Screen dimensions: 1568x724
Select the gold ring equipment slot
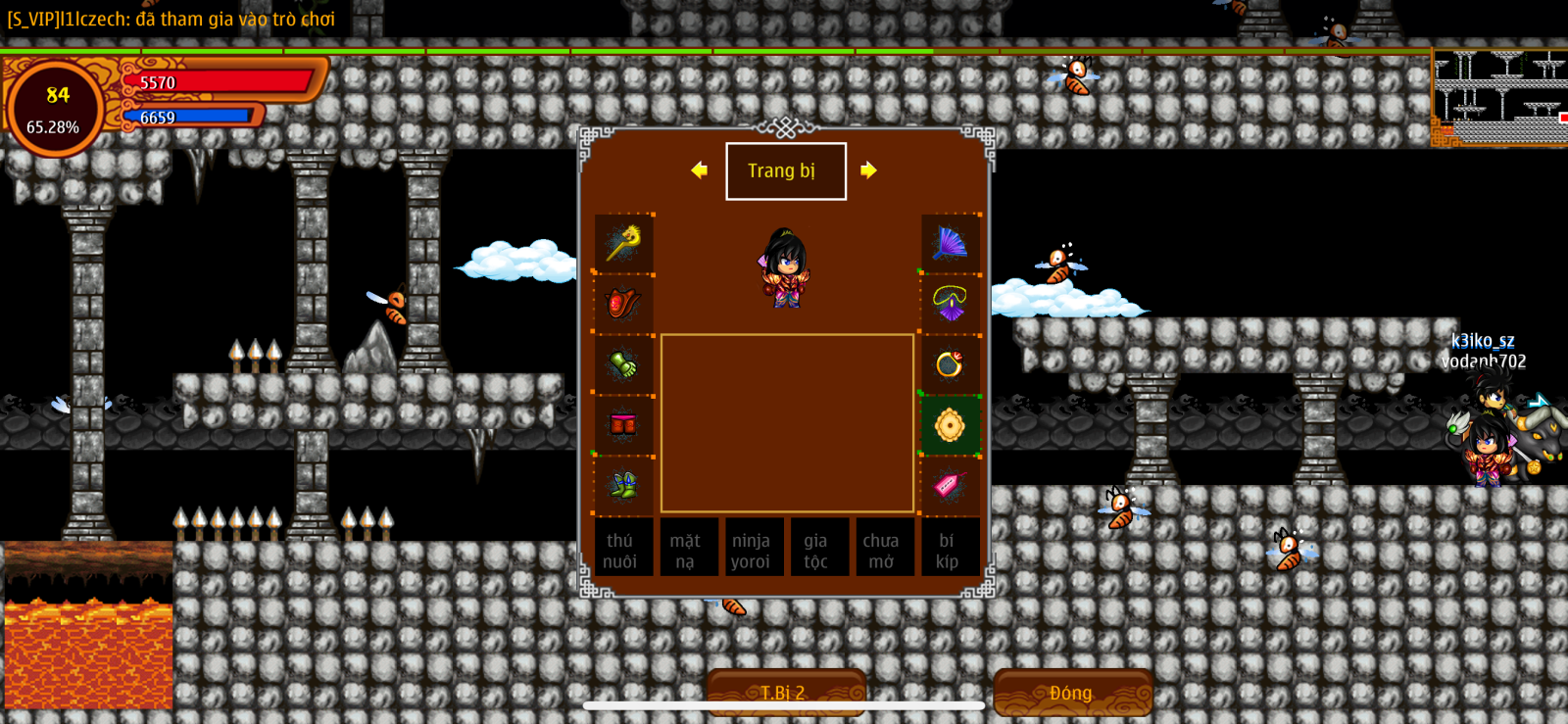click(x=950, y=364)
